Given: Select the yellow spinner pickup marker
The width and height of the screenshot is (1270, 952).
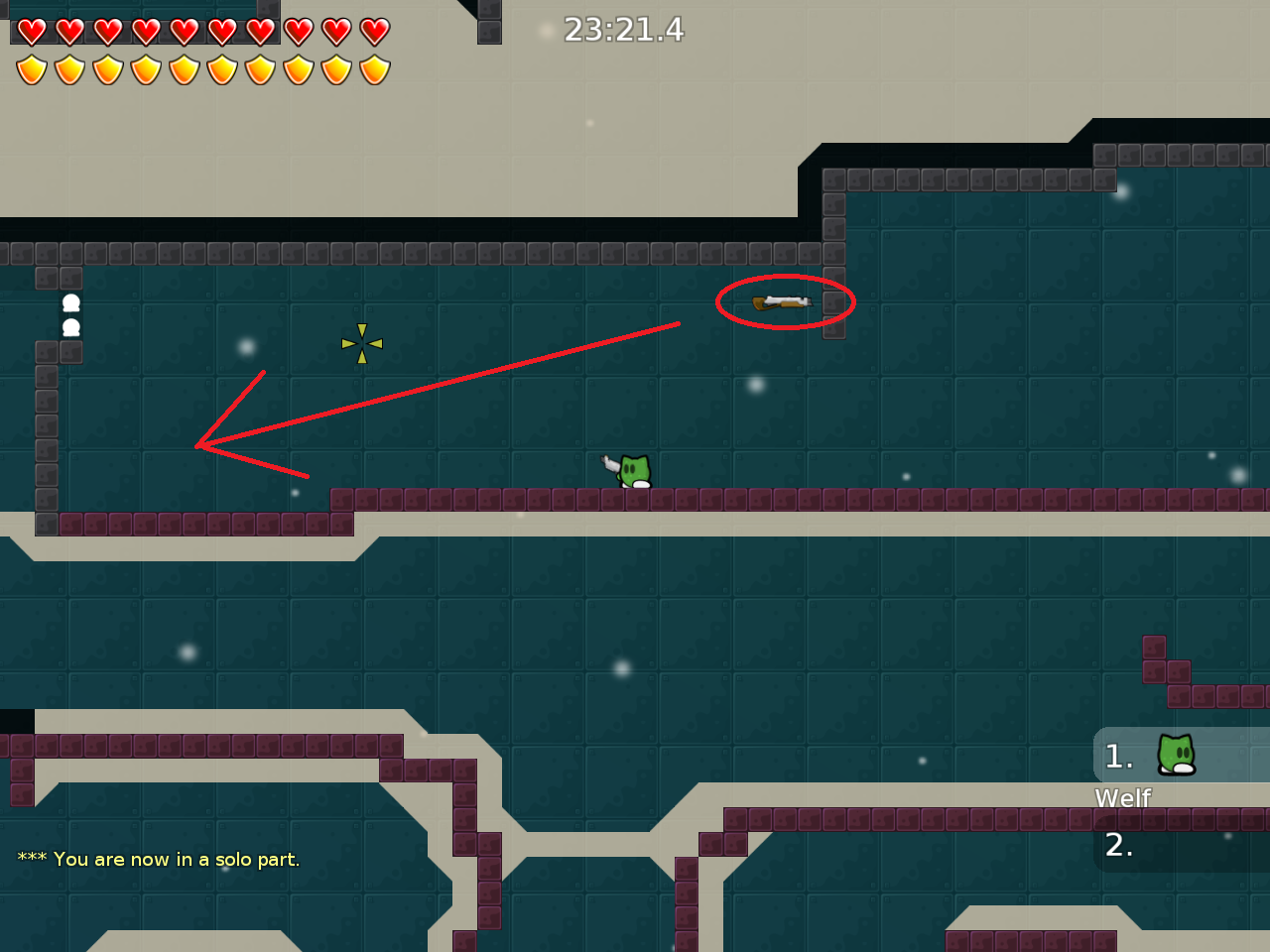Looking at the screenshot, I should tap(361, 343).
